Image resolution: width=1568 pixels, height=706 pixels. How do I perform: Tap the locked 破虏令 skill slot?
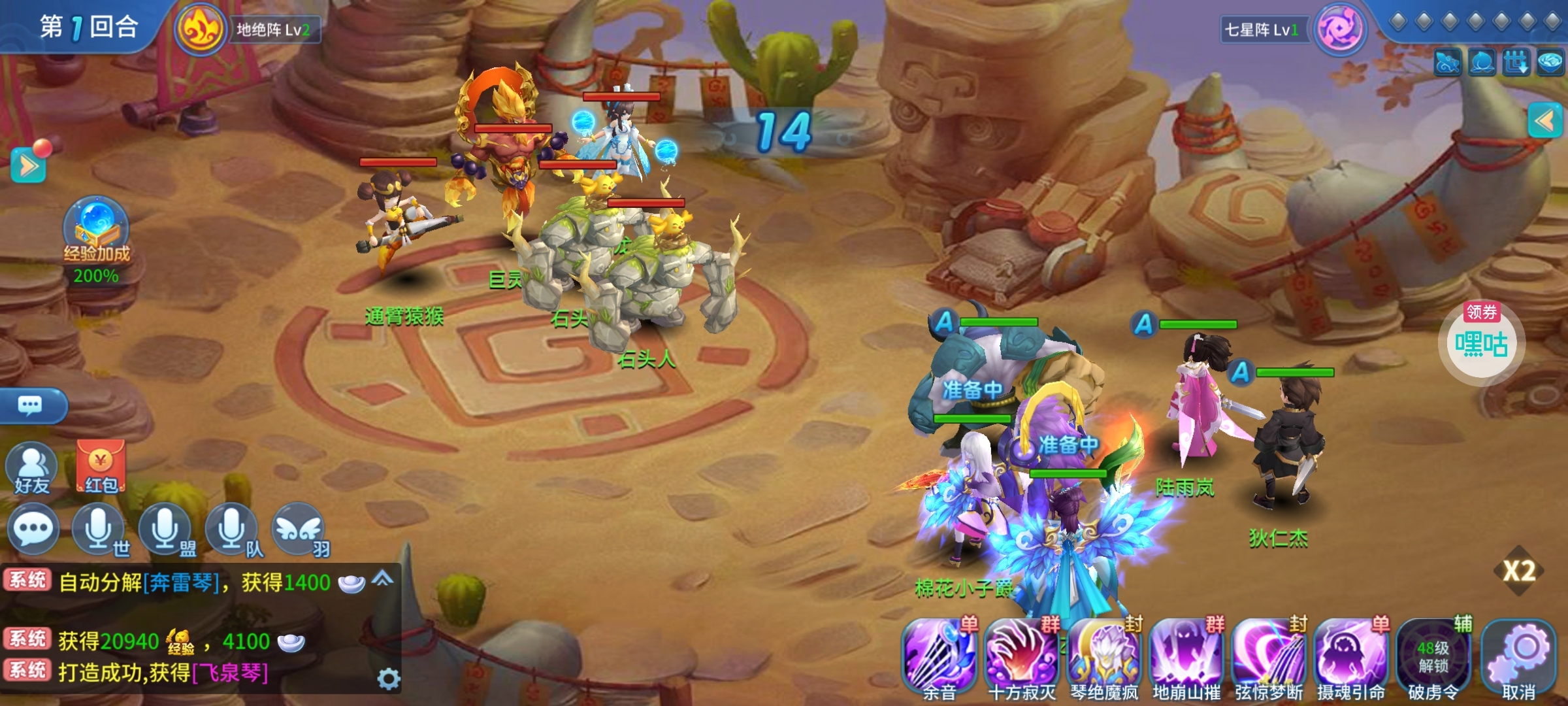click(1433, 657)
